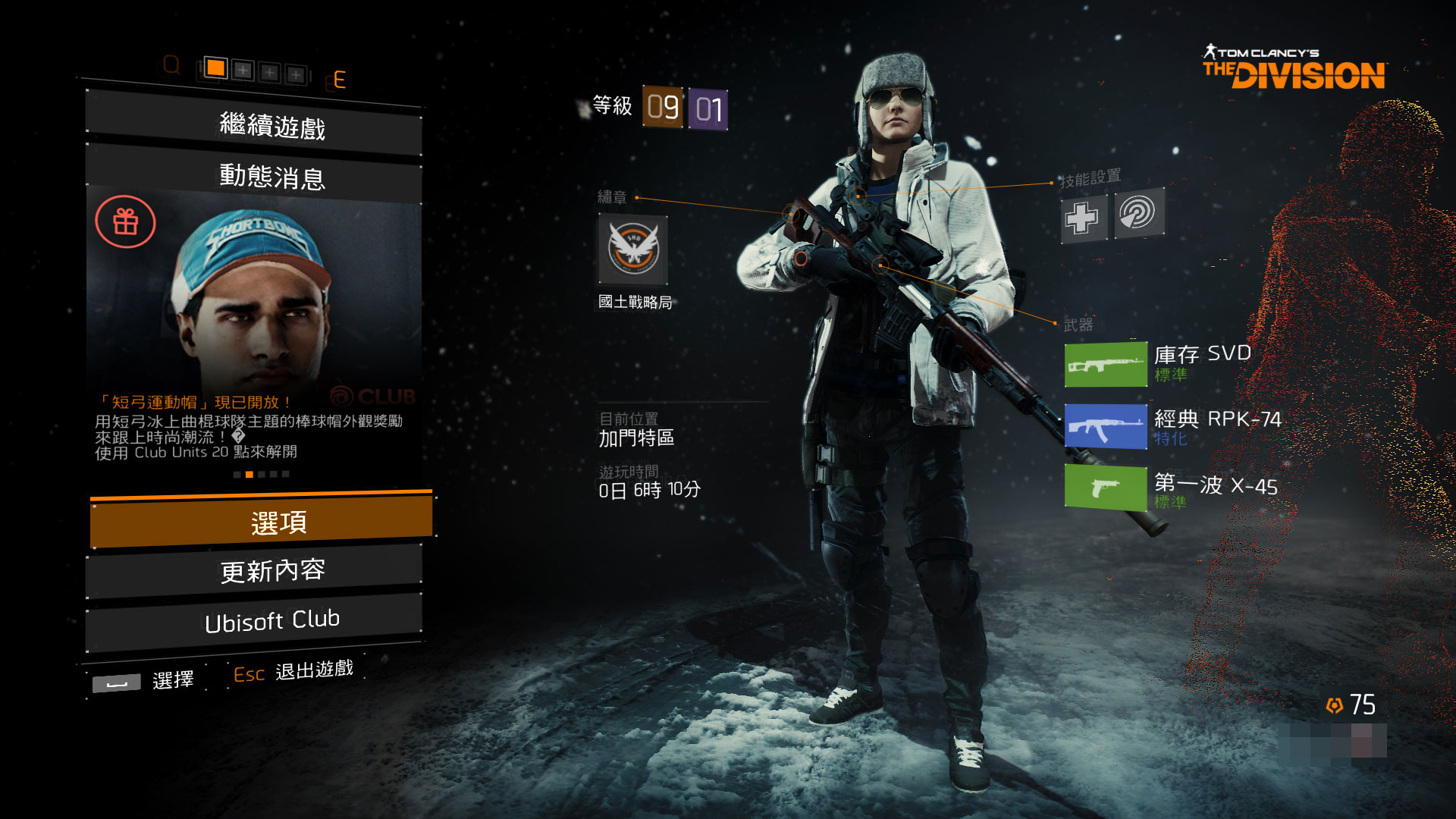
Task: Select the 國土戰略局 patch emblem
Action: pos(633,249)
